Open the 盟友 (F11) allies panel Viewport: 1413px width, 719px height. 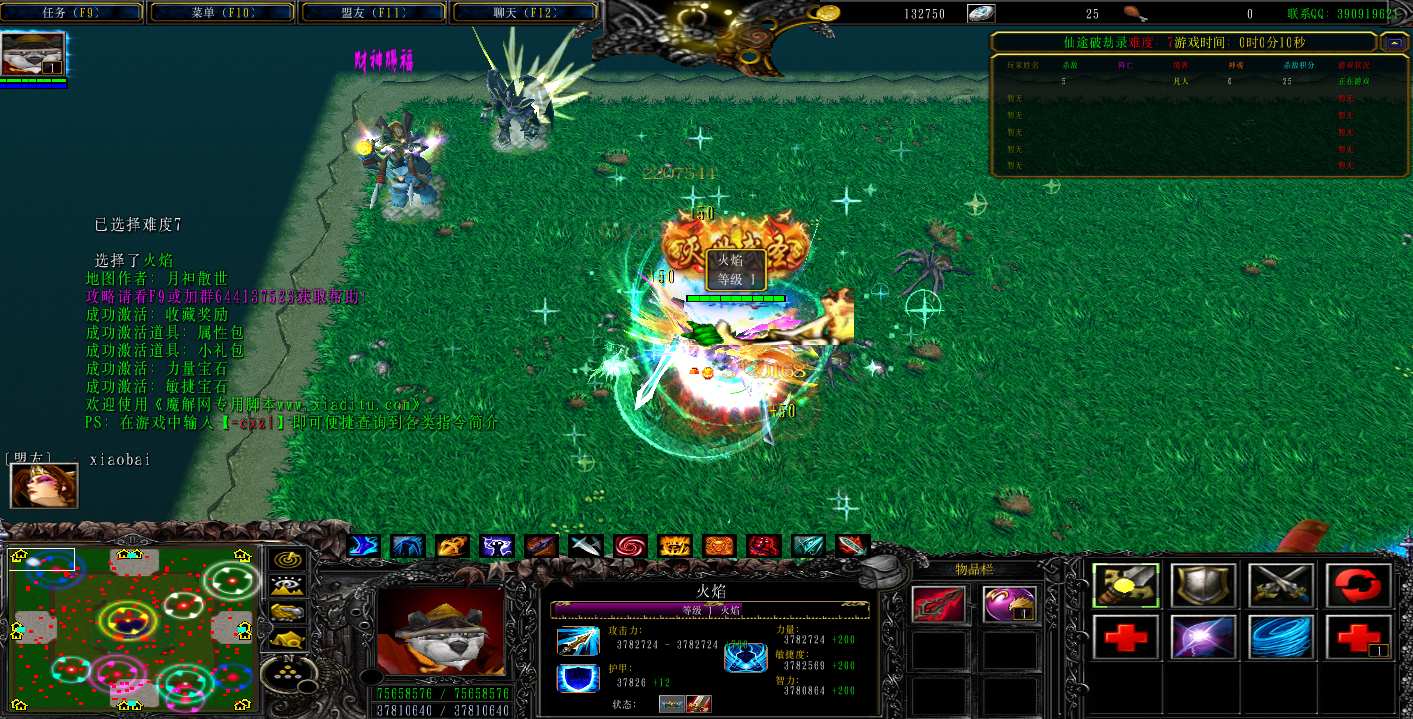(375, 13)
